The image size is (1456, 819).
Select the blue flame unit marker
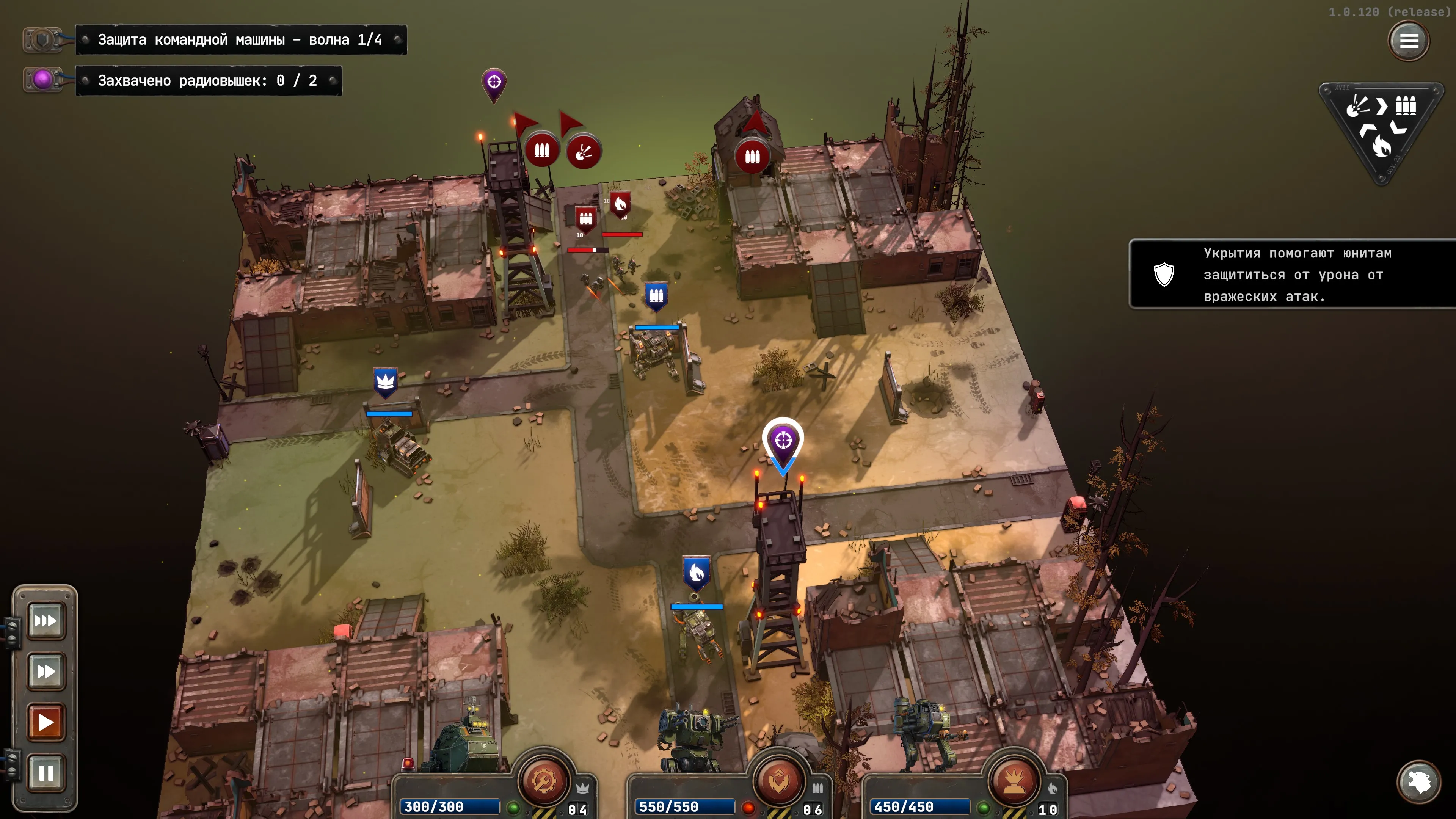[697, 572]
